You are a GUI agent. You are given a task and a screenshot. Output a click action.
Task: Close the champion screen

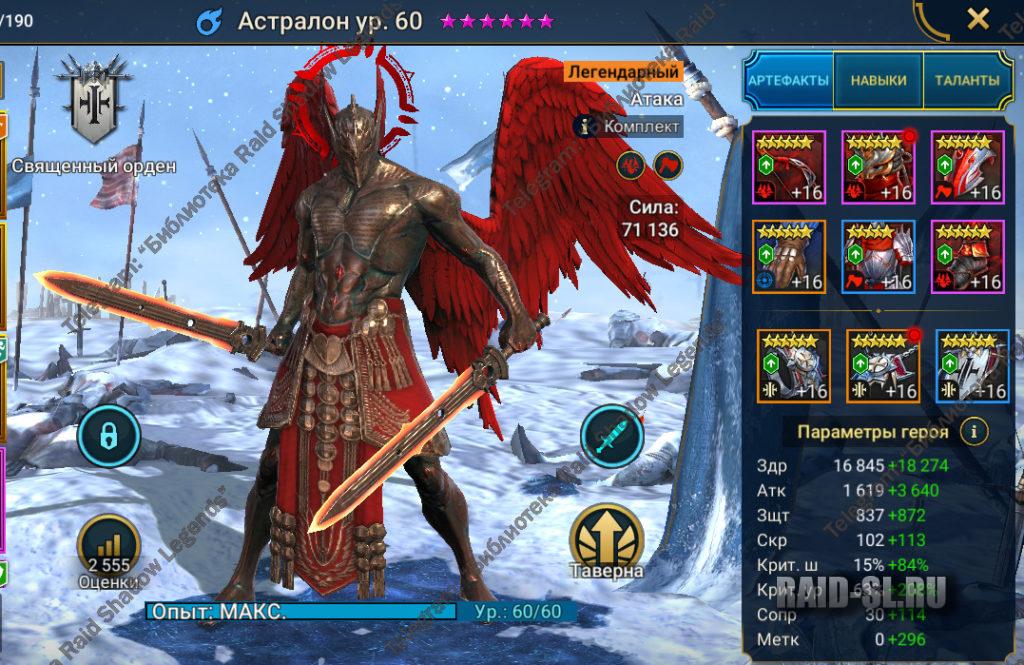coord(978,18)
